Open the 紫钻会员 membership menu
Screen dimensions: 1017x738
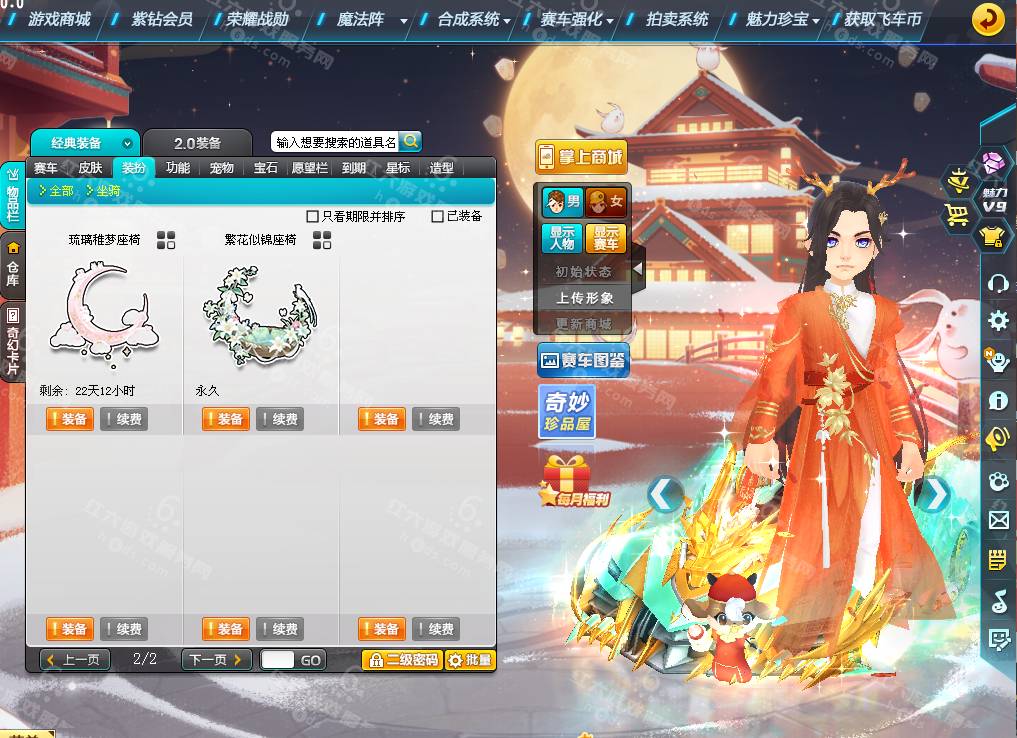coord(162,19)
